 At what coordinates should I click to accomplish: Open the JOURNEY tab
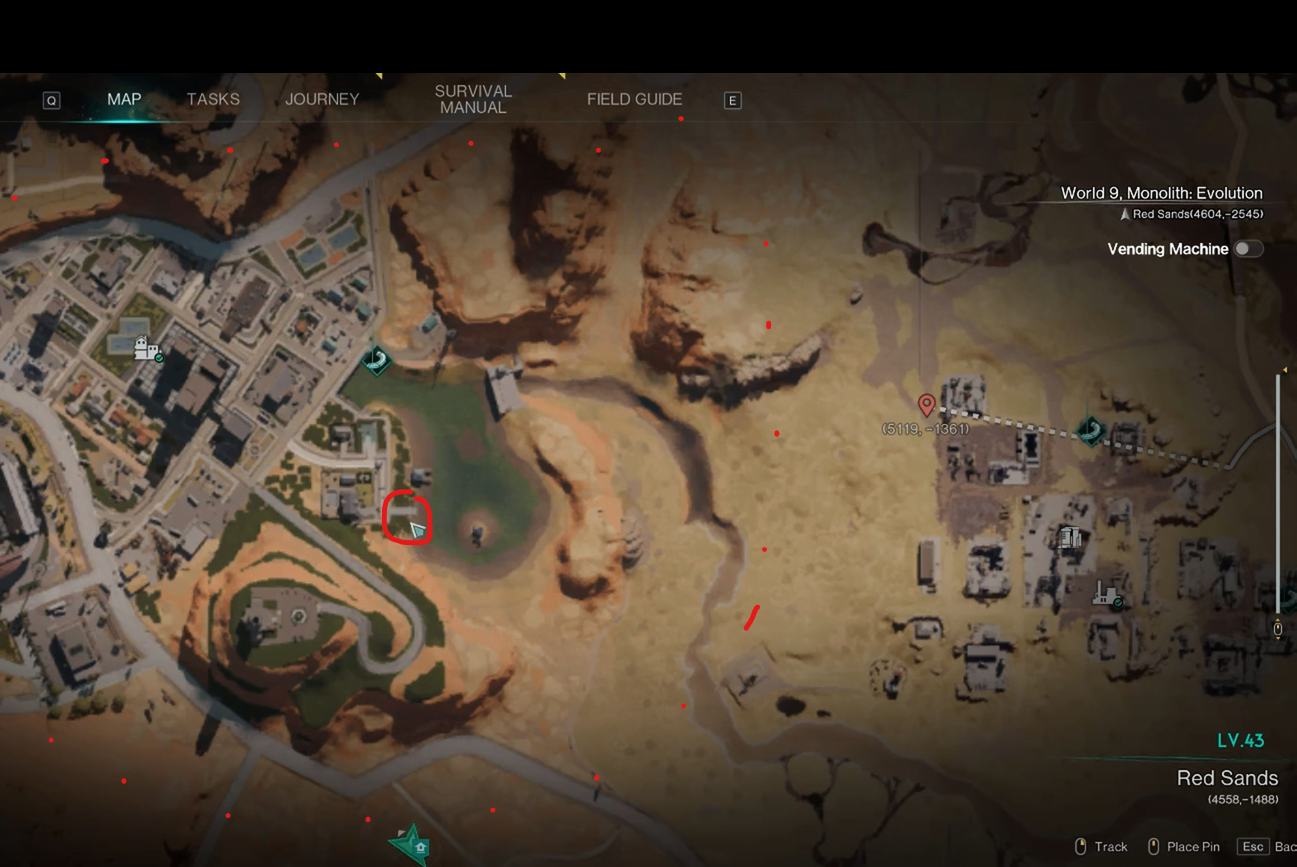coord(322,99)
